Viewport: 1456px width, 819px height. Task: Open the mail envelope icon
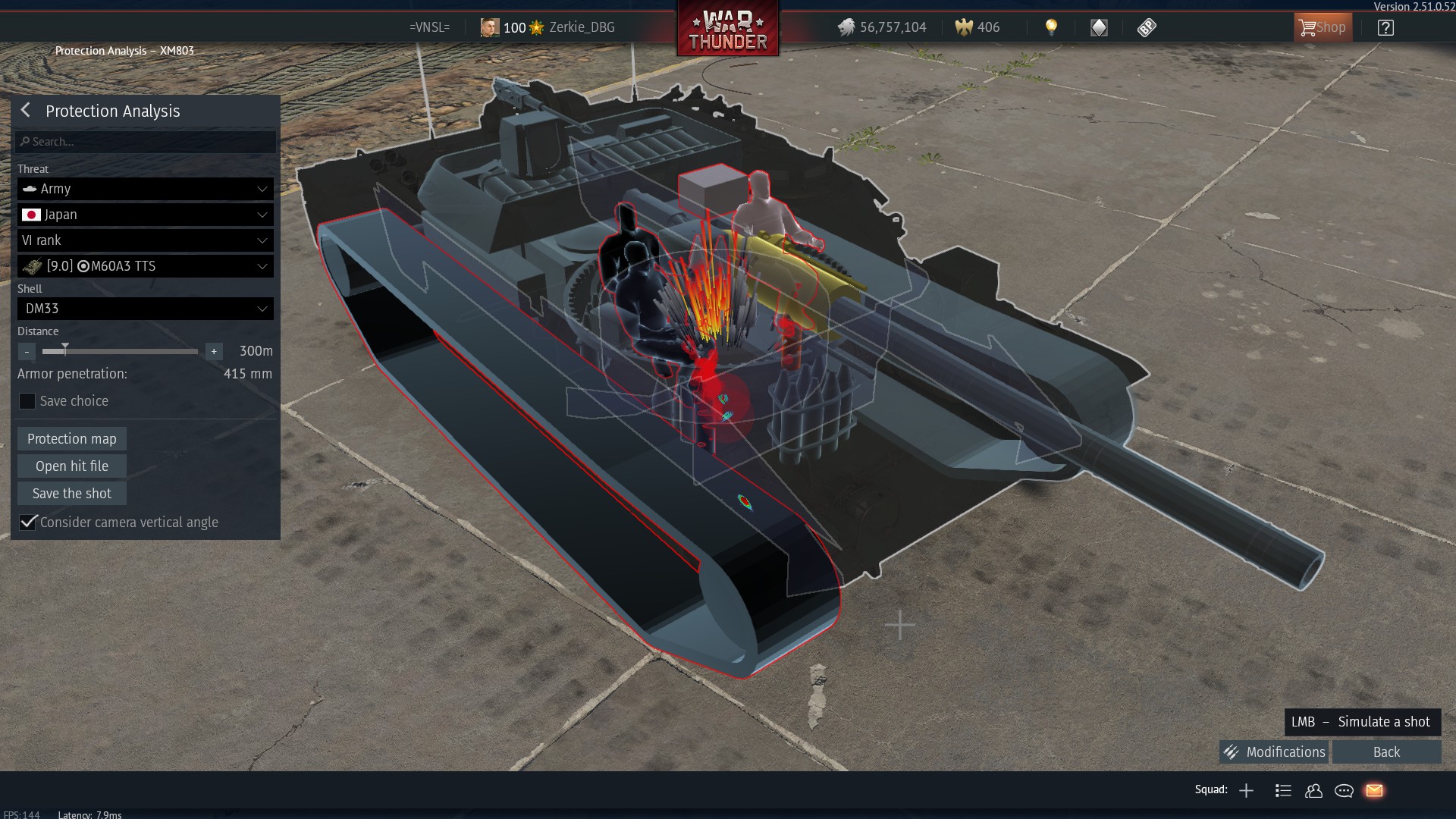click(x=1374, y=791)
